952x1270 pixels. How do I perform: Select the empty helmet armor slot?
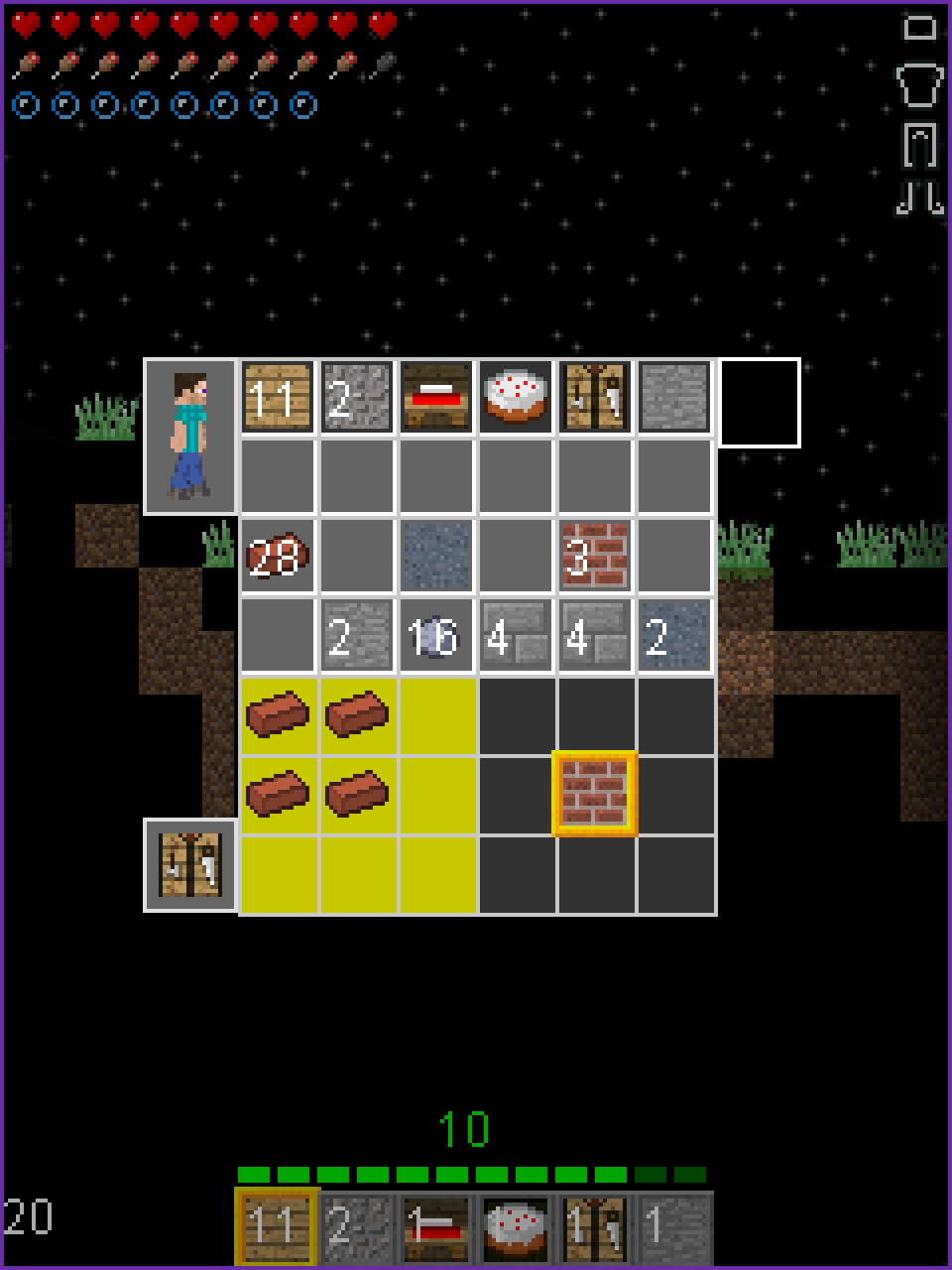click(920, 28)
